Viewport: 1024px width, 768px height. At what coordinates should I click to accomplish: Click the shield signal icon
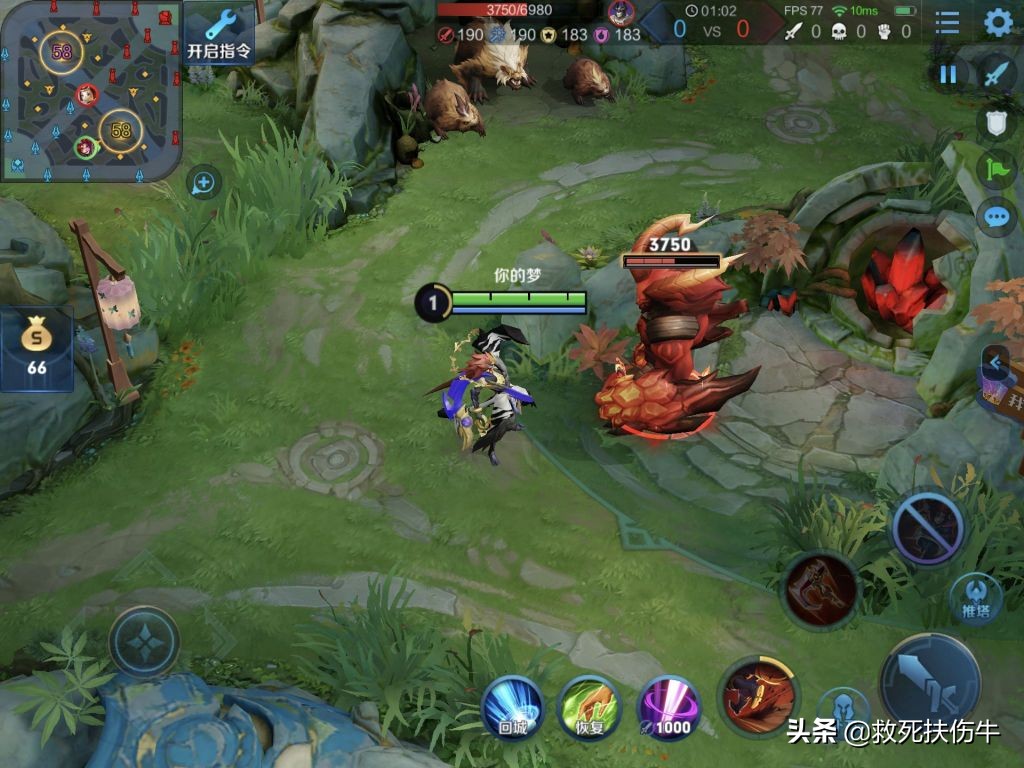coord(996,122)
